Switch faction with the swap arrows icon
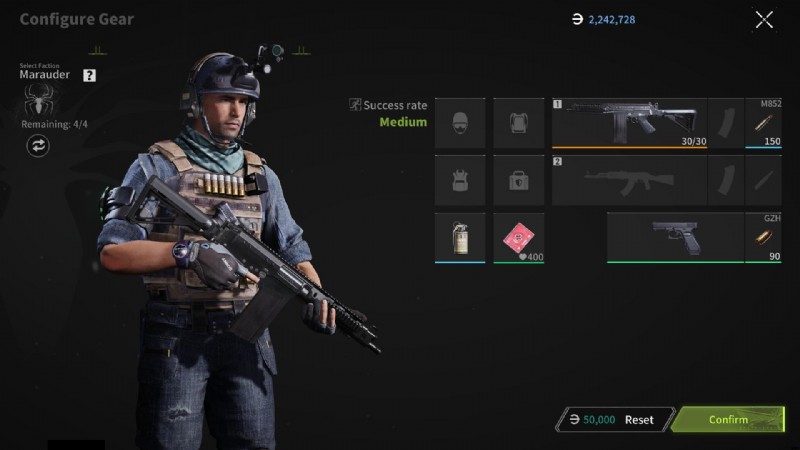This screenshot has height=450, width=800. [x=39, y=146]
